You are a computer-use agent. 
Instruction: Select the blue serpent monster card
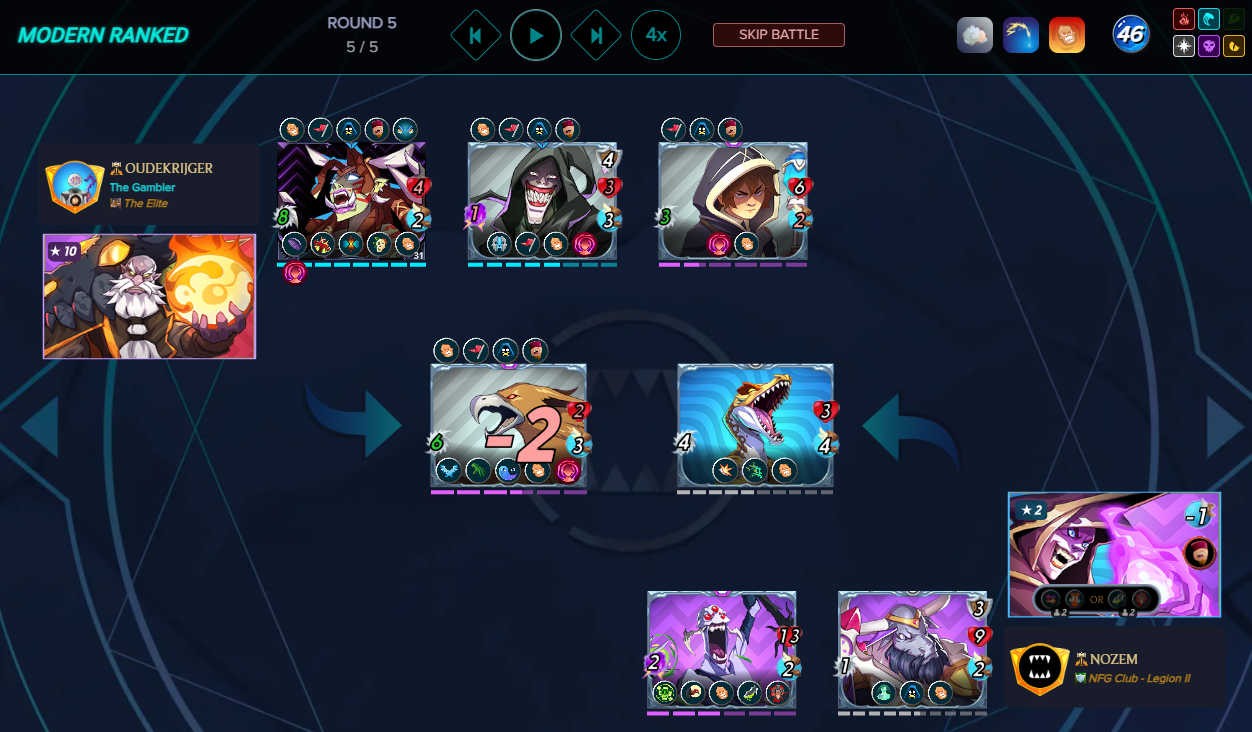[x=755, y=425]
